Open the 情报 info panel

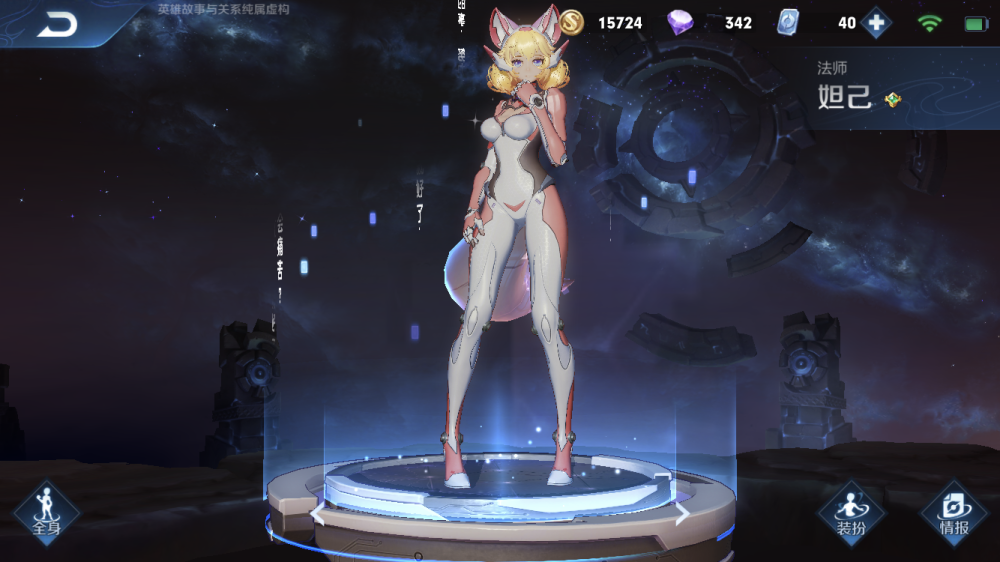pos(953,512)
